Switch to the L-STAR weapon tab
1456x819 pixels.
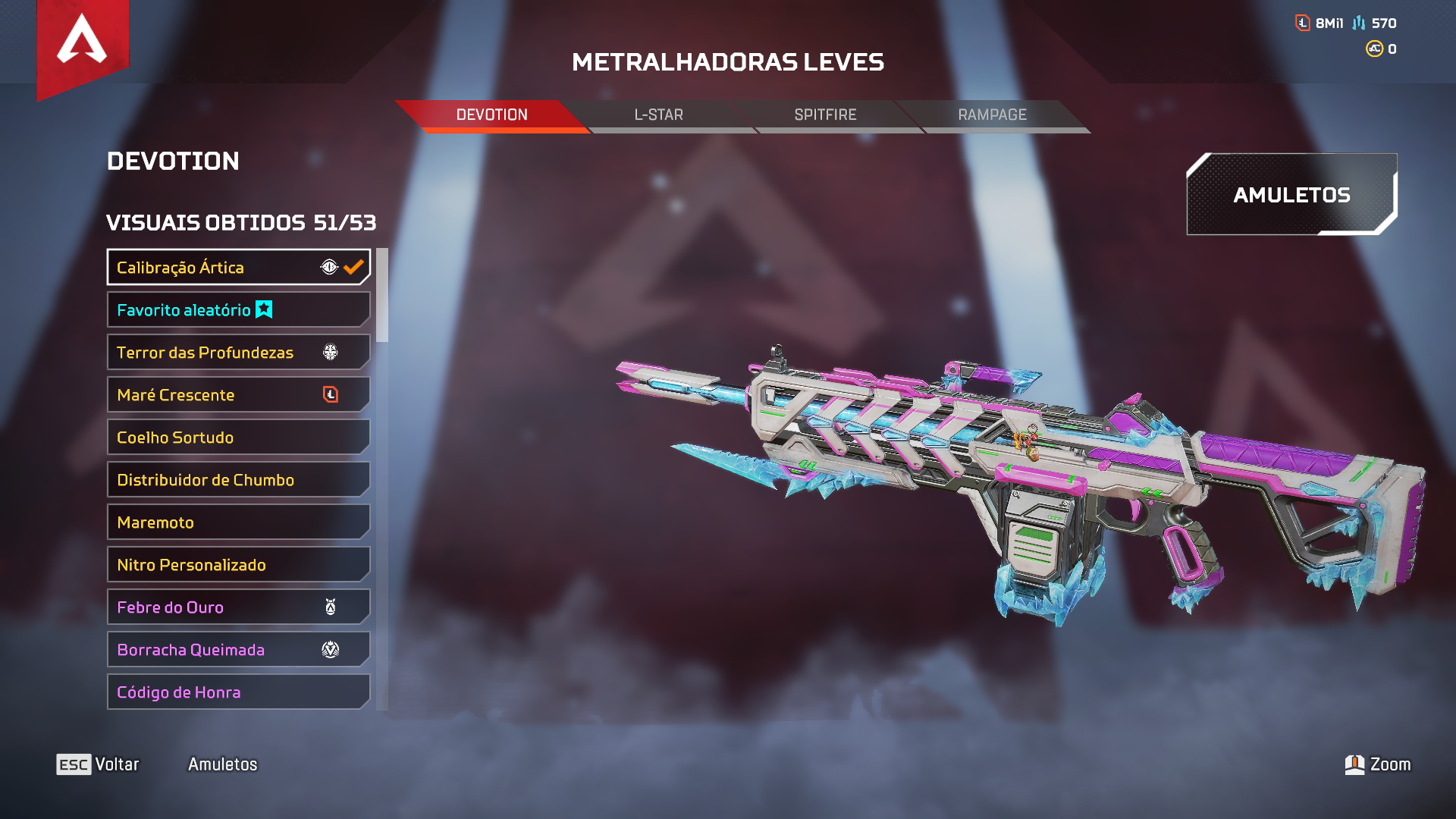pyautogui.click(x=658, y=115)
